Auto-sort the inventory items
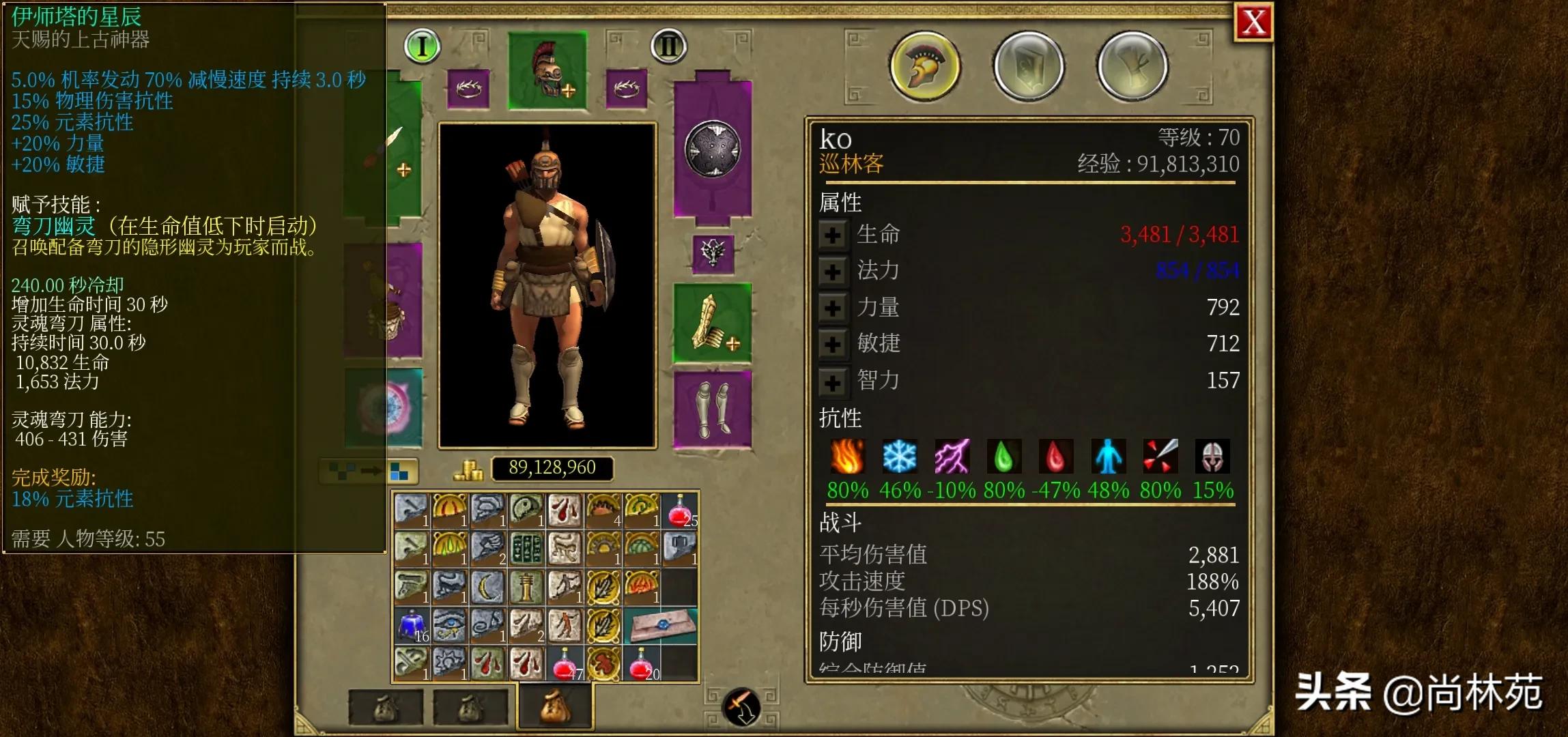This screenshot has width=1568, height=737. (369, 471)
